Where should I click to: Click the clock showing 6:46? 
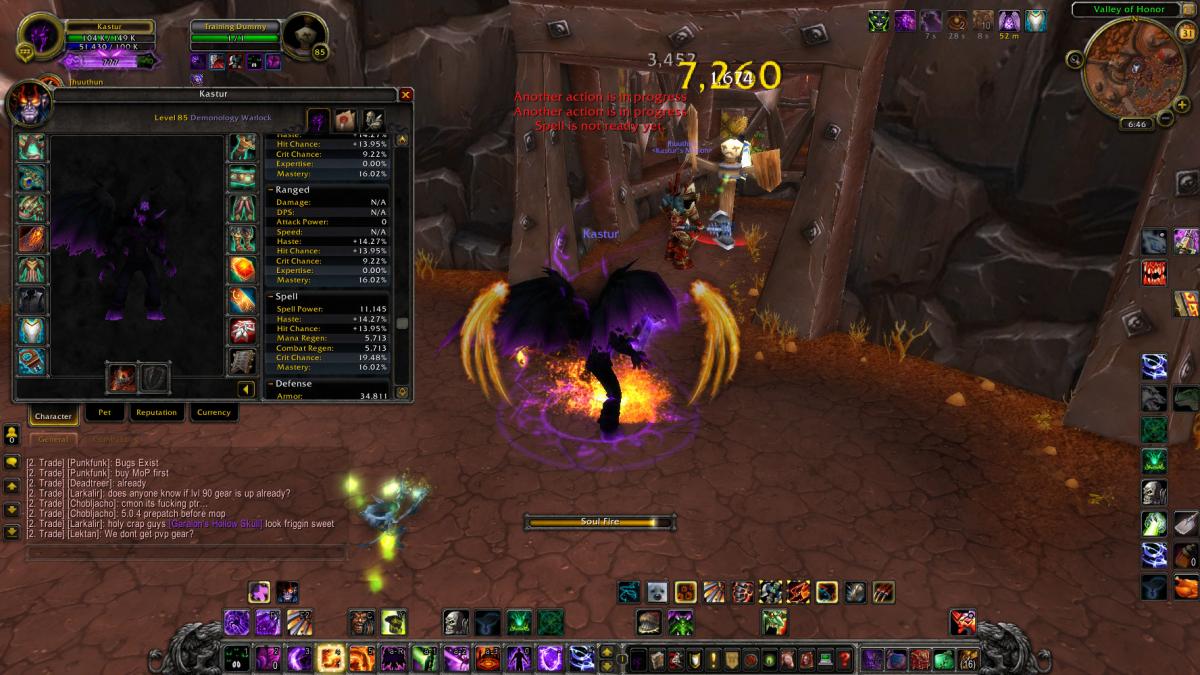(1136, 124)
